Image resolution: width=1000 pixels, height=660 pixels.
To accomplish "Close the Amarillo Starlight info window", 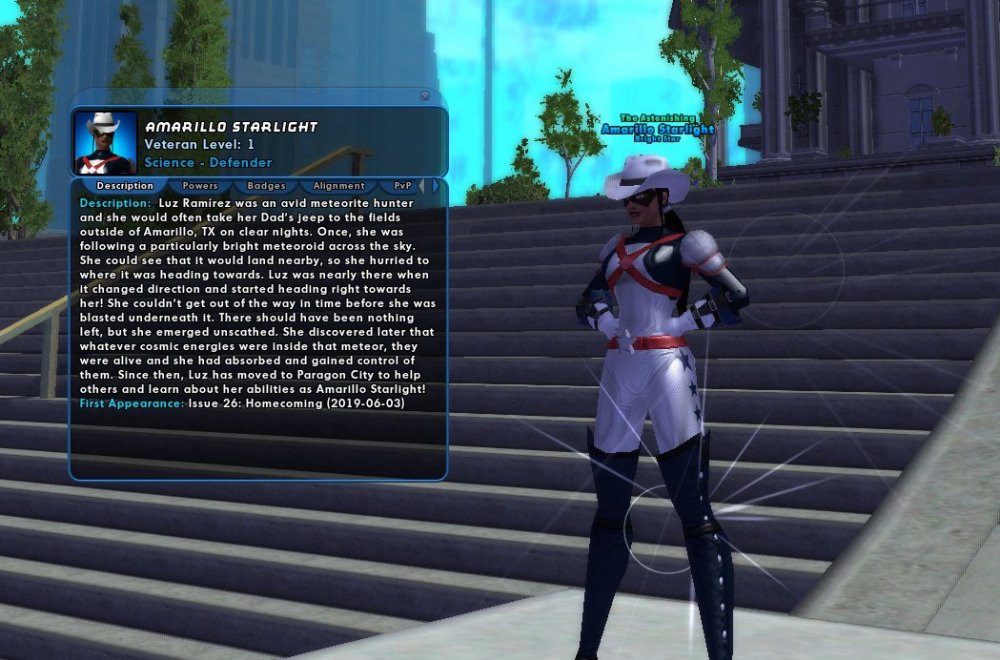I will tap(425, 97).
